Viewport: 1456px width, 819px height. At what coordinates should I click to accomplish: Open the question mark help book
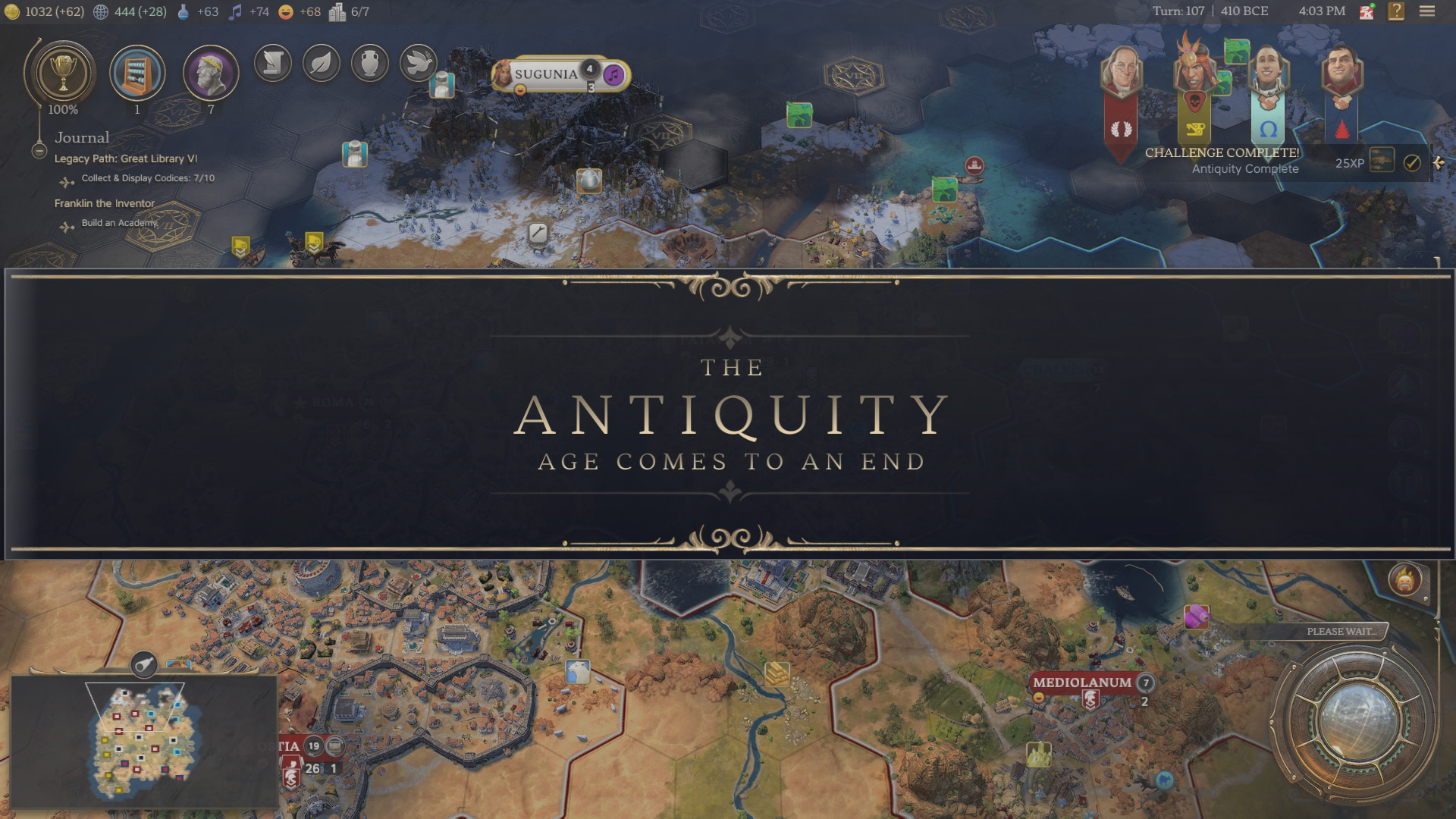coord(1396,11)
